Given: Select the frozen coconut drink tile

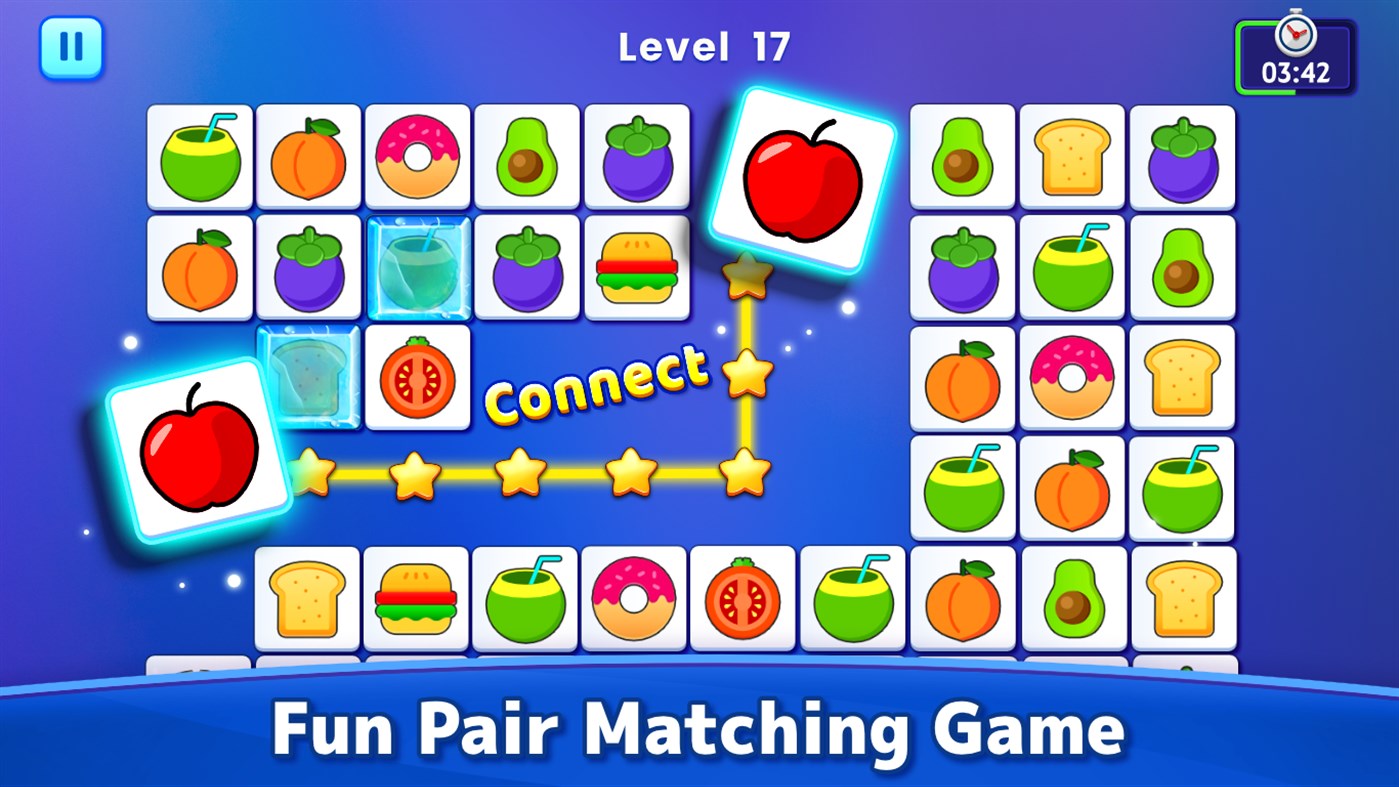Looking at the screenshot, I should point(418,268).
